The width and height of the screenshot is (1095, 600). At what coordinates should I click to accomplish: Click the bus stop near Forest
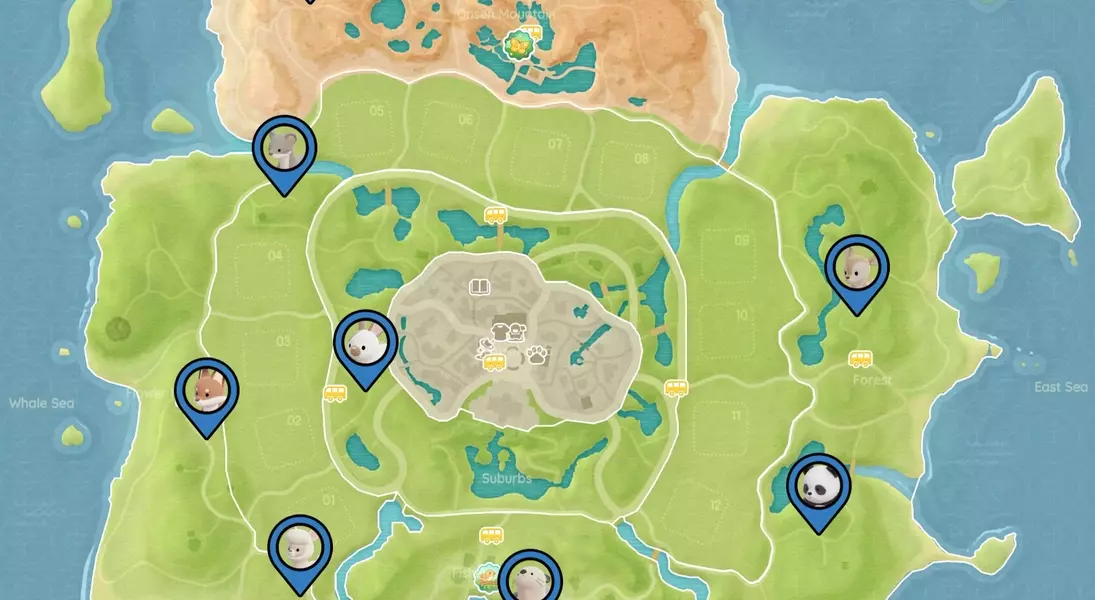click(860, 358)
